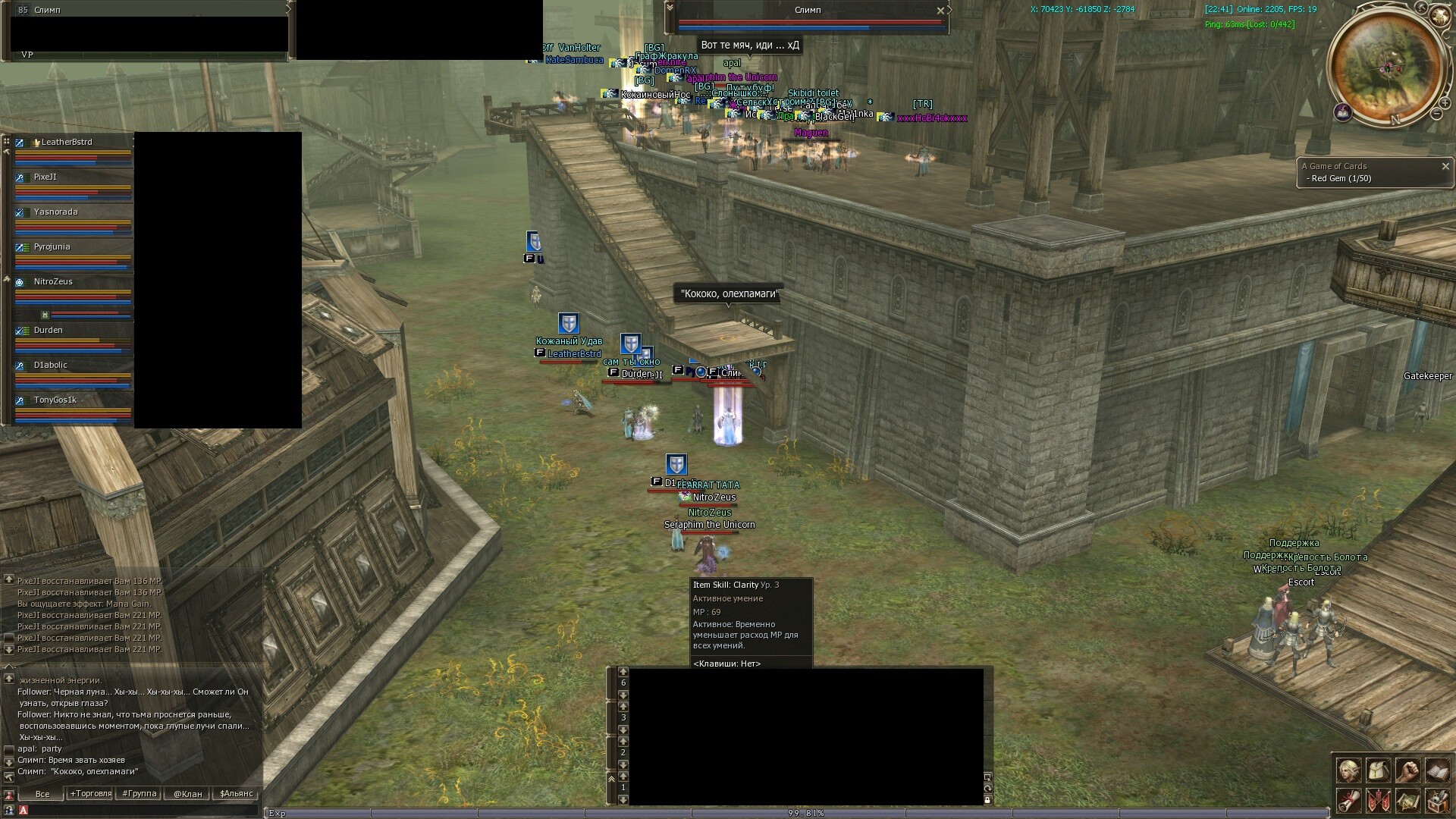Click the chat message input field

pos(144,810)
